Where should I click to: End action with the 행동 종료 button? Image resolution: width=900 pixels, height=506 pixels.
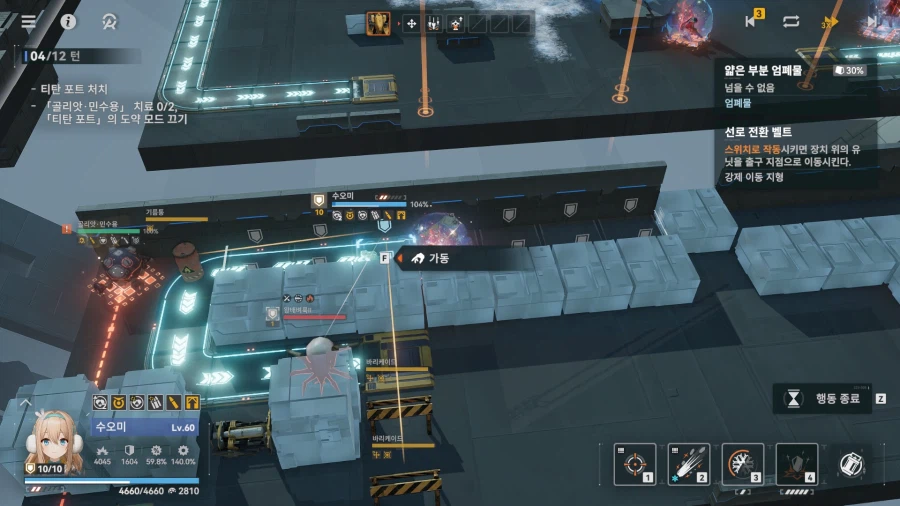click(828, 398)
